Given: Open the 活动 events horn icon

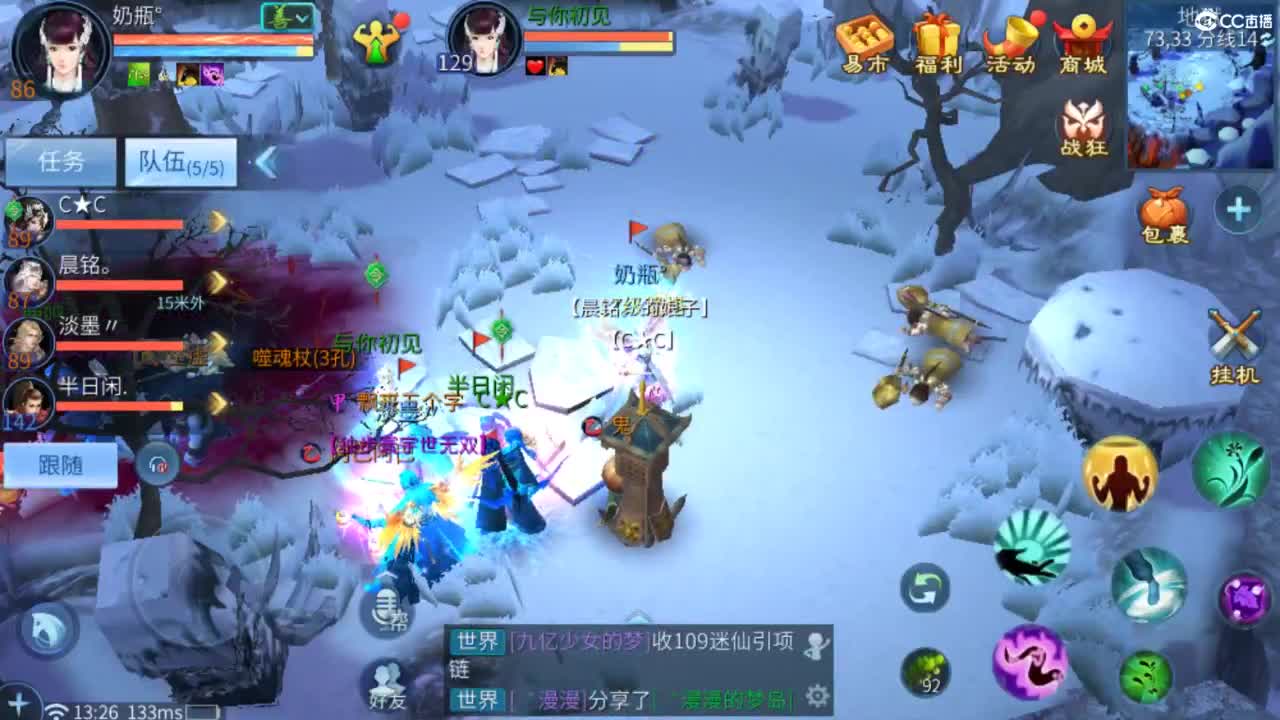Looking at the screenshot, I should coord(1009,35).
